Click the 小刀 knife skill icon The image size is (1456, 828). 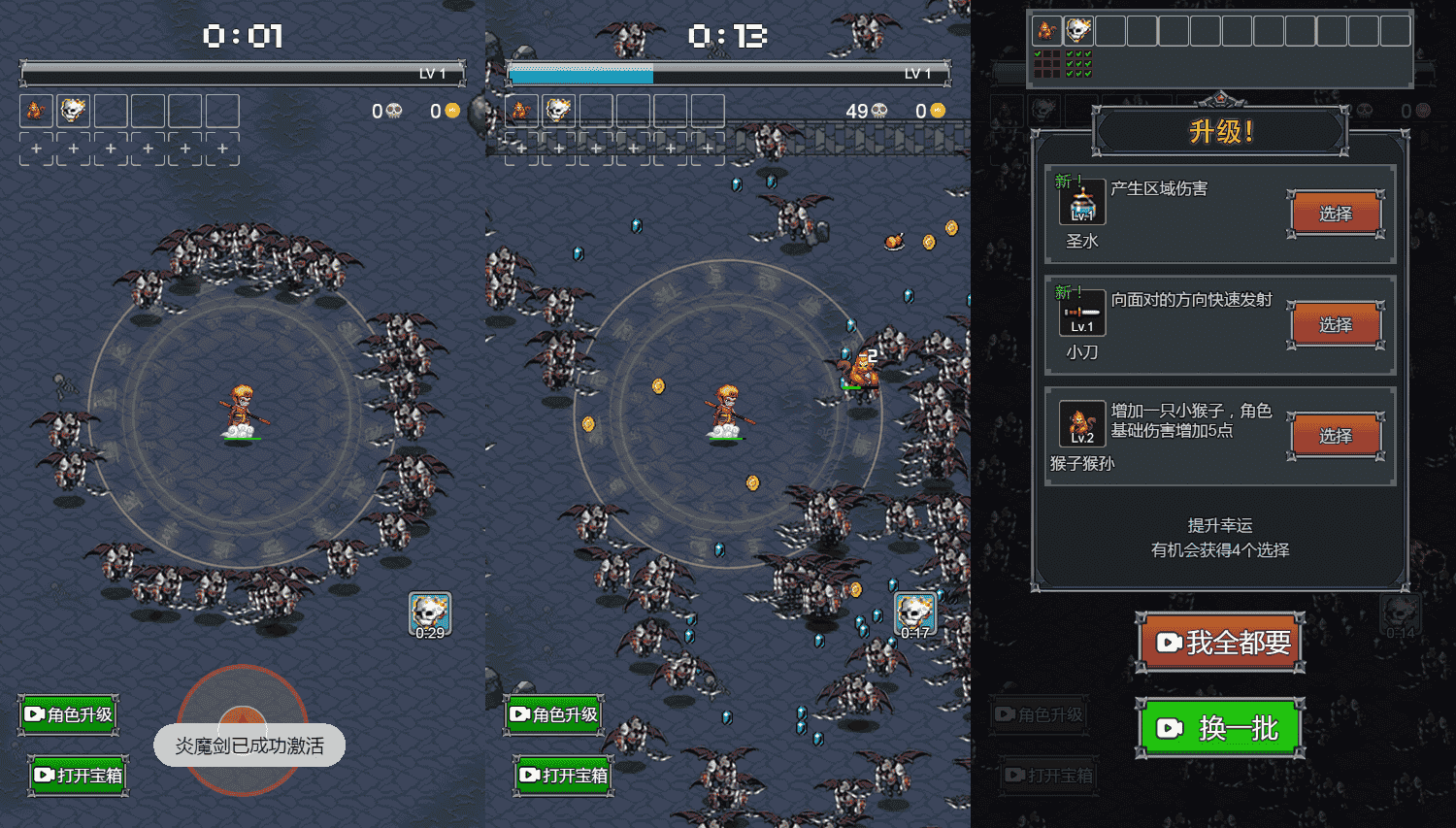1081,314
